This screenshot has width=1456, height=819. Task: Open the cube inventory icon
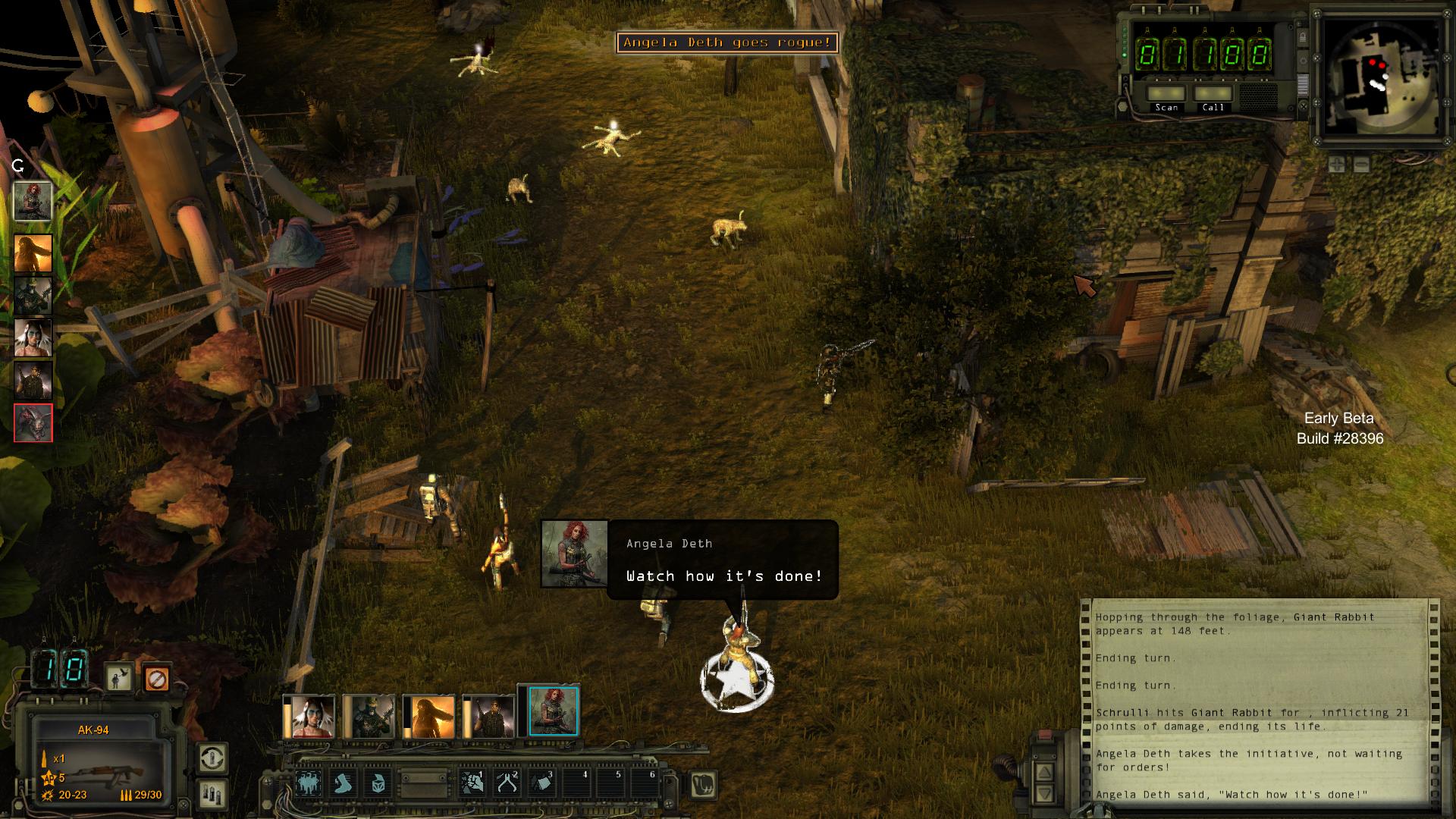coord(379,783)
